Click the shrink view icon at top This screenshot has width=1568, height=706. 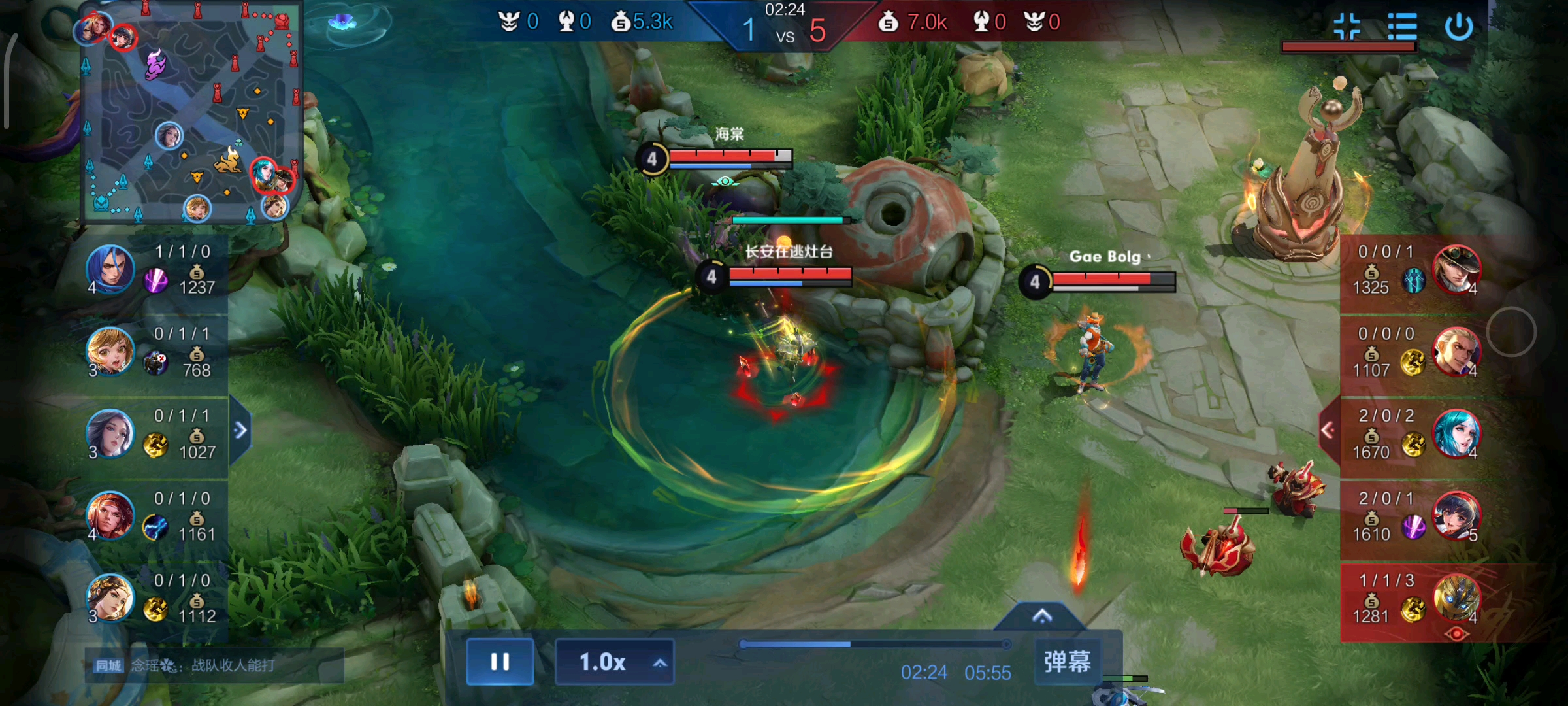1347,27
